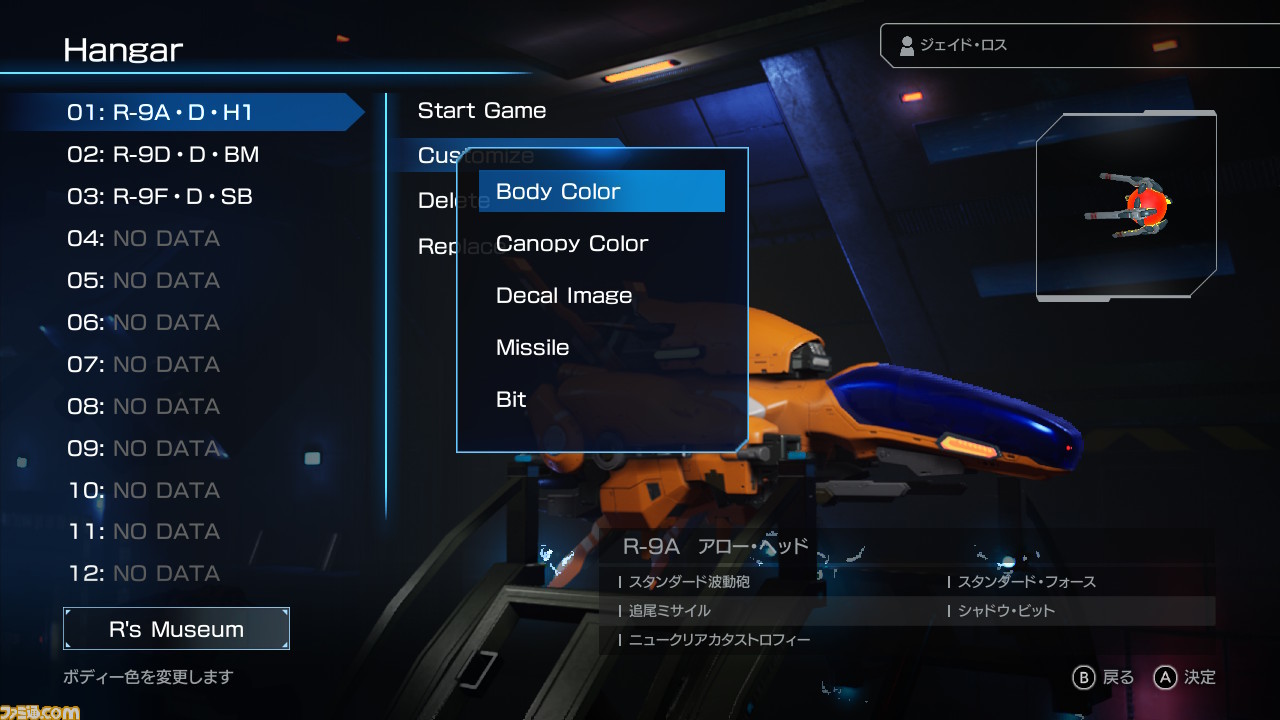Click Start Game in the hangar menu

tap(482, 111)
